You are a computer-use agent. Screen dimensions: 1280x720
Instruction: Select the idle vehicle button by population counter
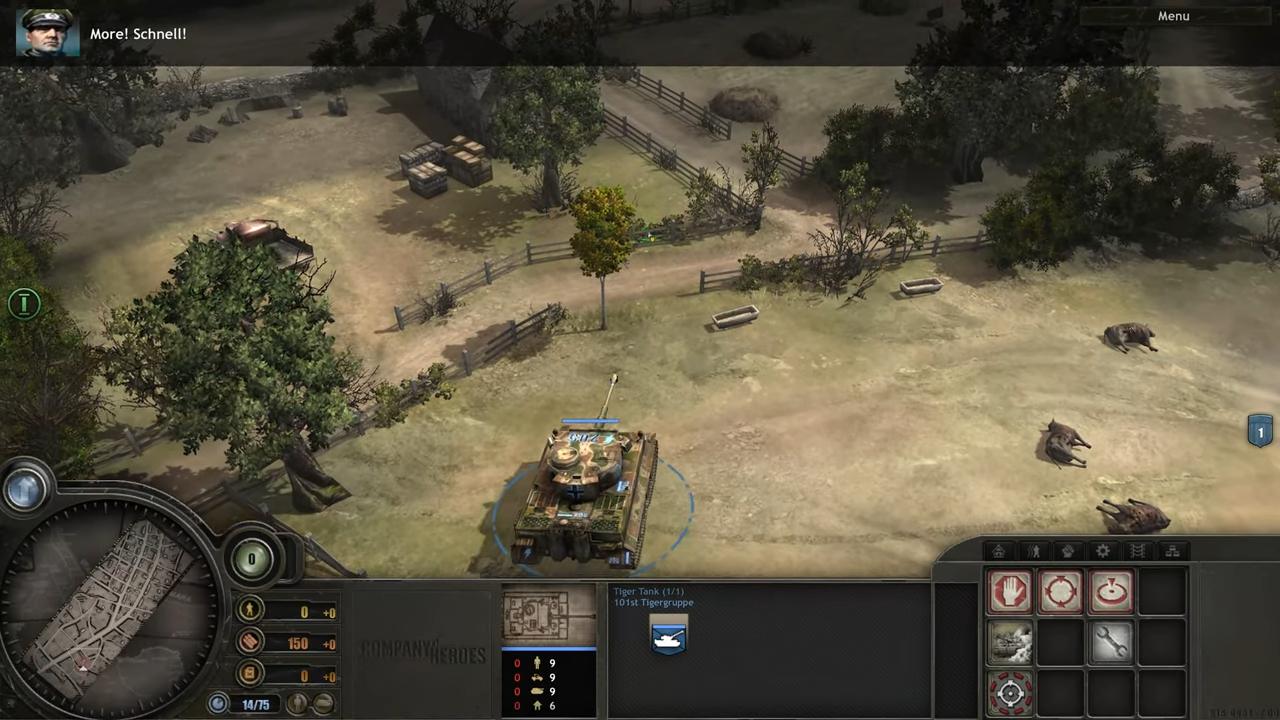click(322, 704)
